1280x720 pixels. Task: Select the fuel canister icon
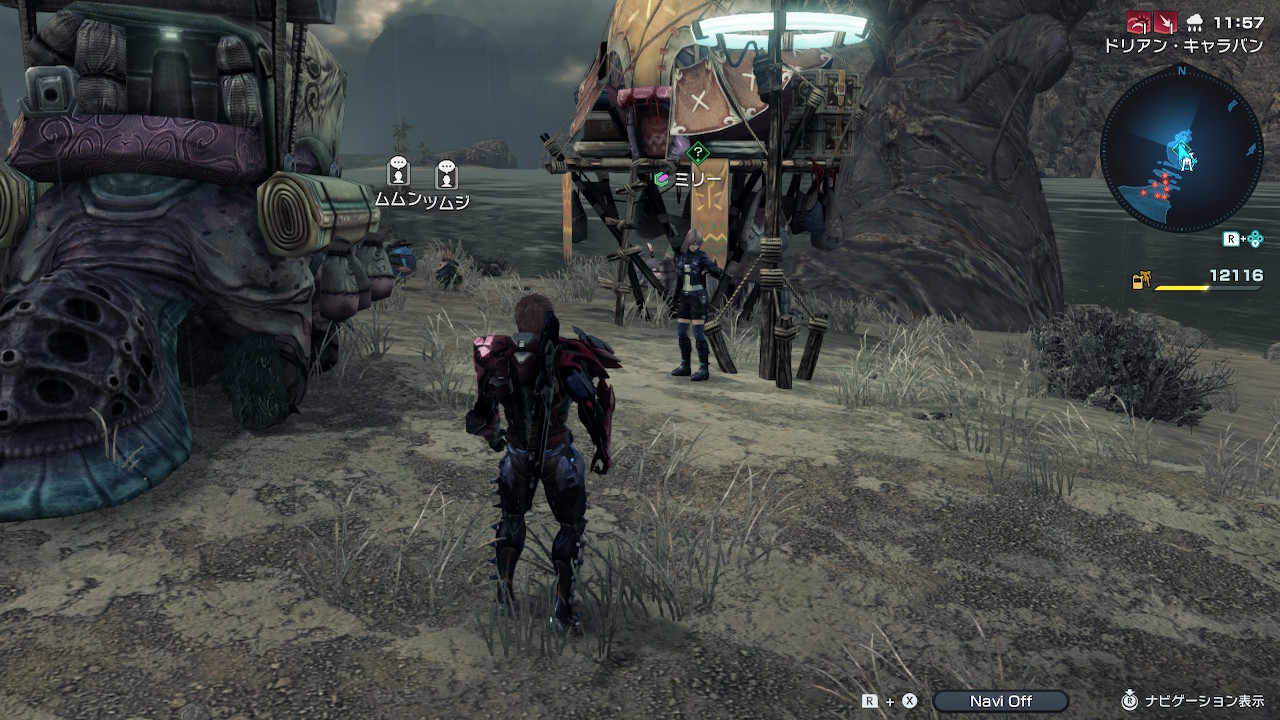click(x=1140, y=281)
